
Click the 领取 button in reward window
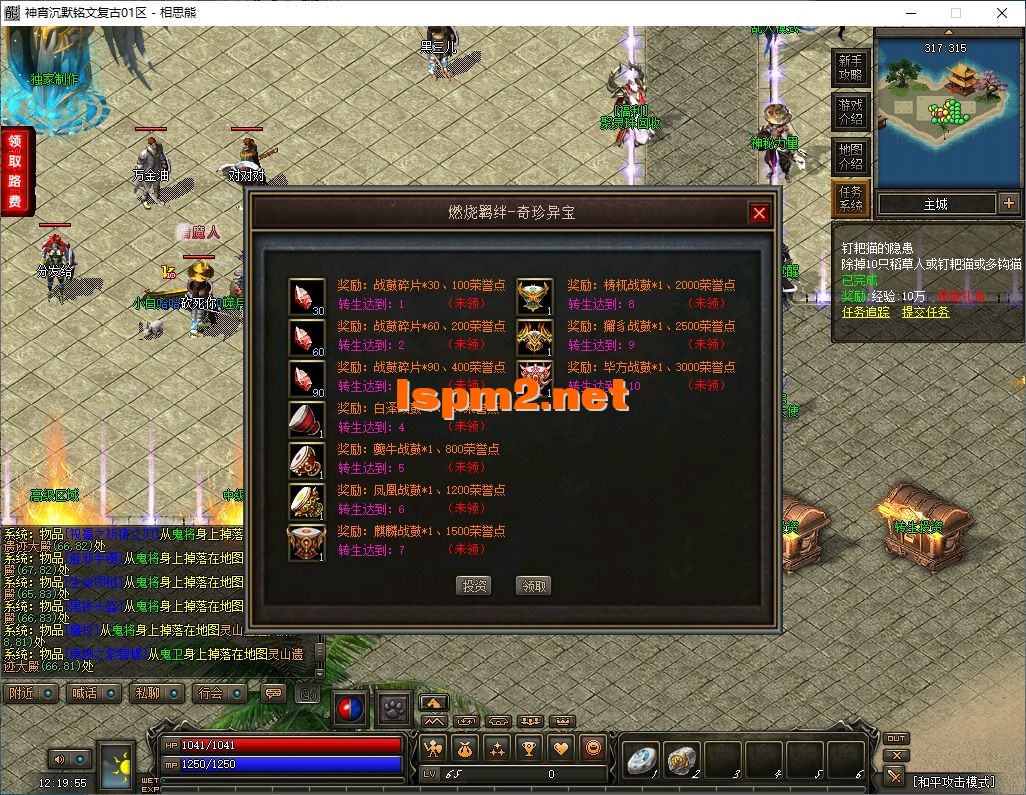pyautogui.click(x=535, y=586)
